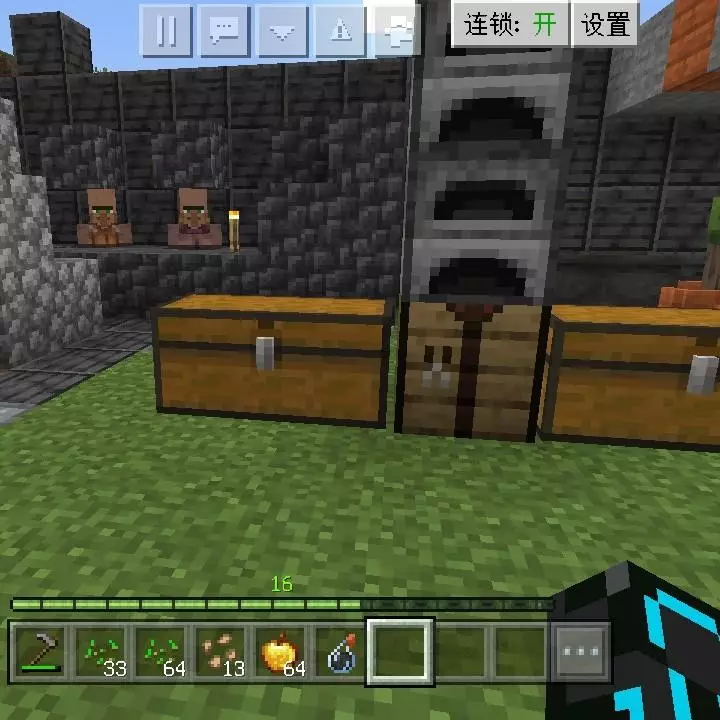Select the golden apple stack
720x720 pixels.
tap(280, 653)
